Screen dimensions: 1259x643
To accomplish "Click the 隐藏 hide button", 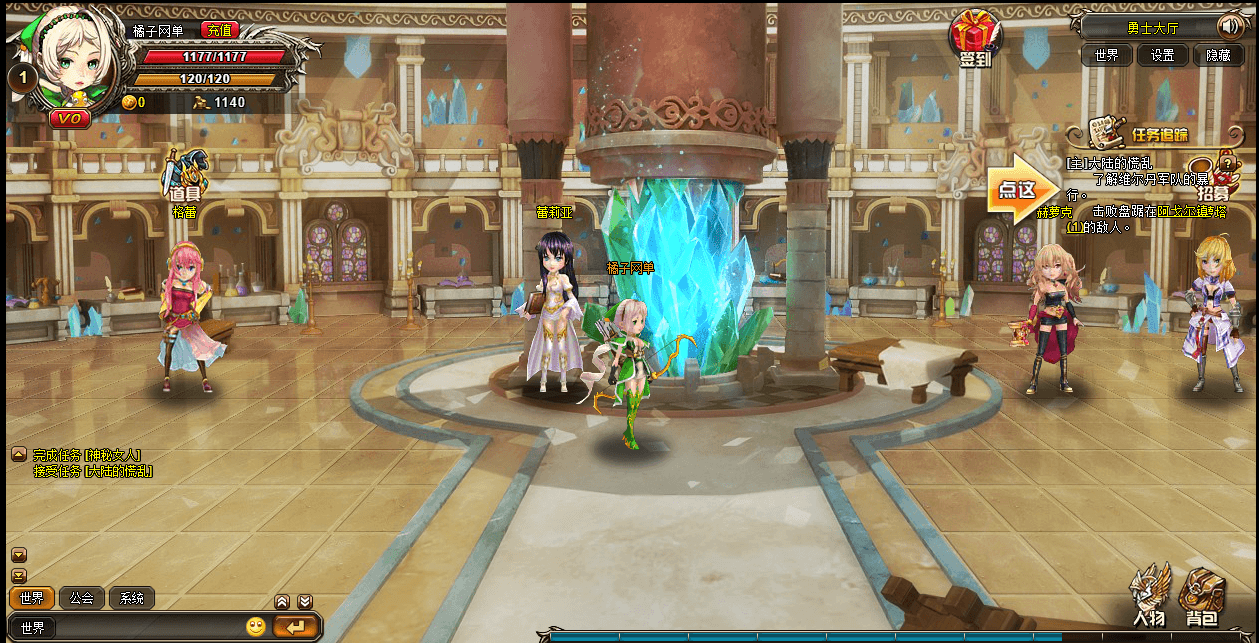I will tap(1218, 55).
